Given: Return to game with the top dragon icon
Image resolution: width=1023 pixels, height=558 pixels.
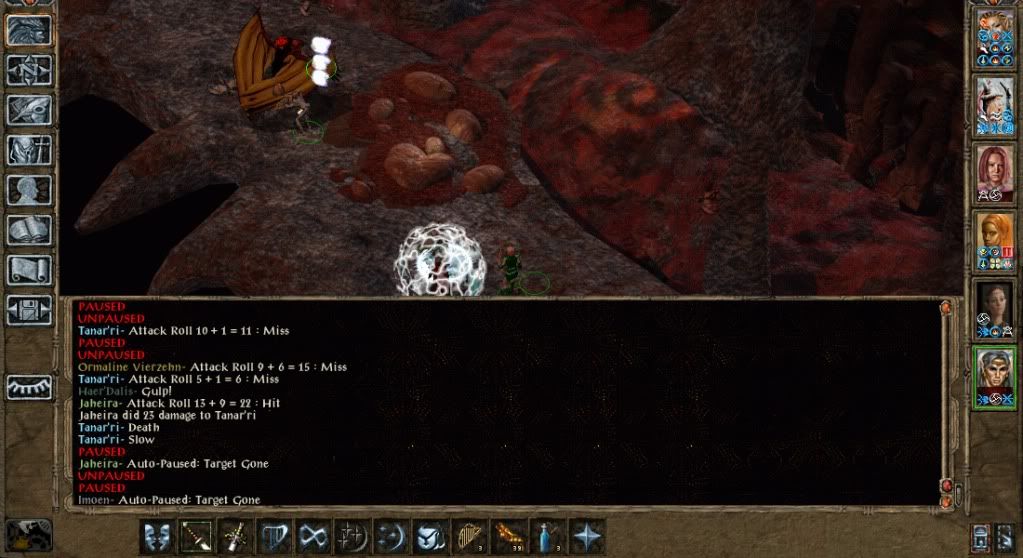Looking at the screenshot, I should click(29, 29).
